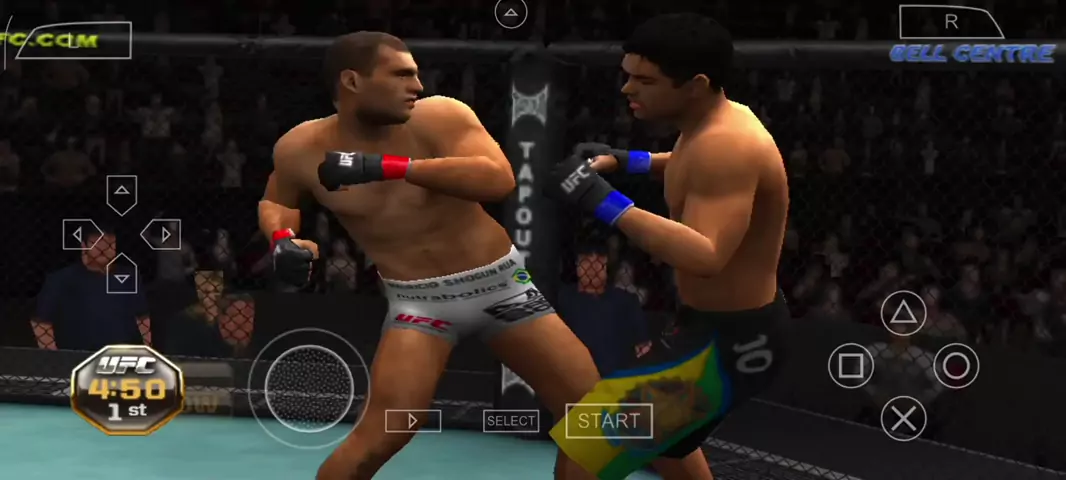Image resolution: width=1066 pixels, height=480 pixels.
Task: Tap the triangle action button
Action: [903, 313]
